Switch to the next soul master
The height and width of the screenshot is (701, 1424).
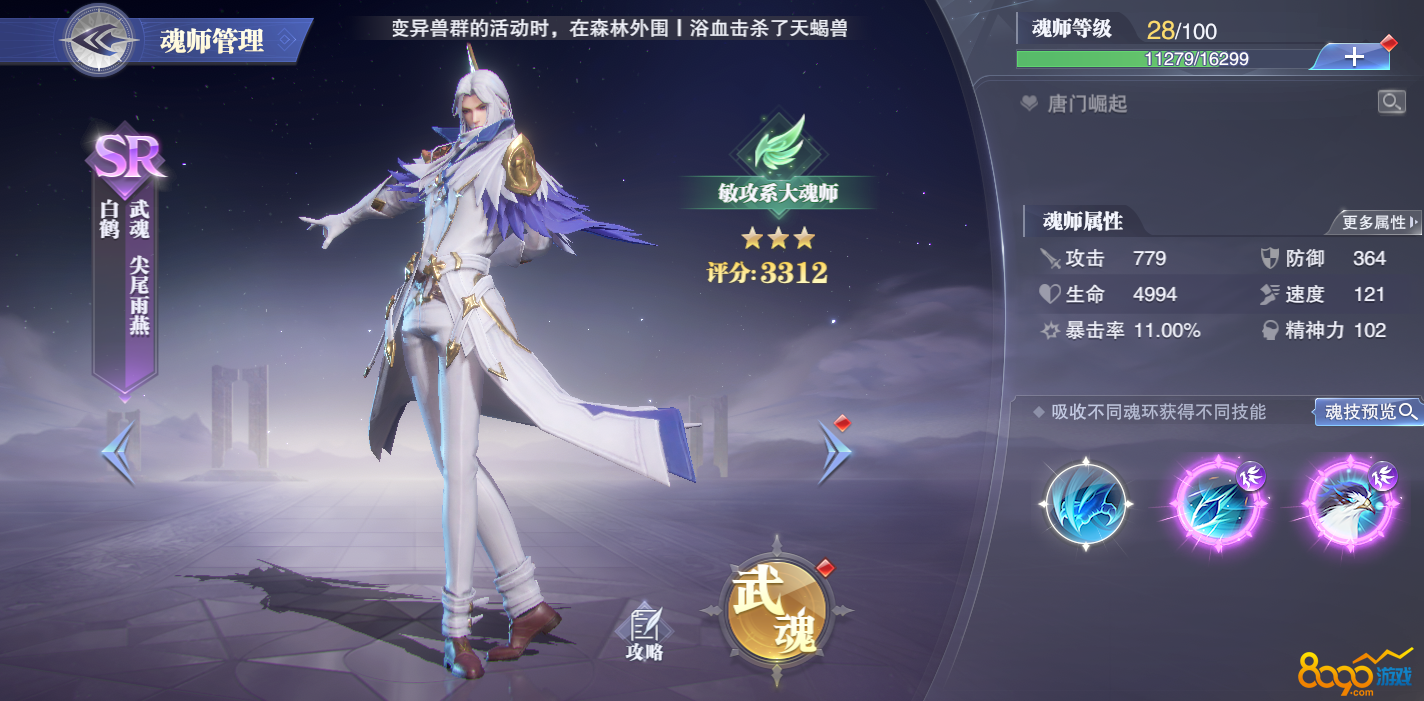point(833,451)
